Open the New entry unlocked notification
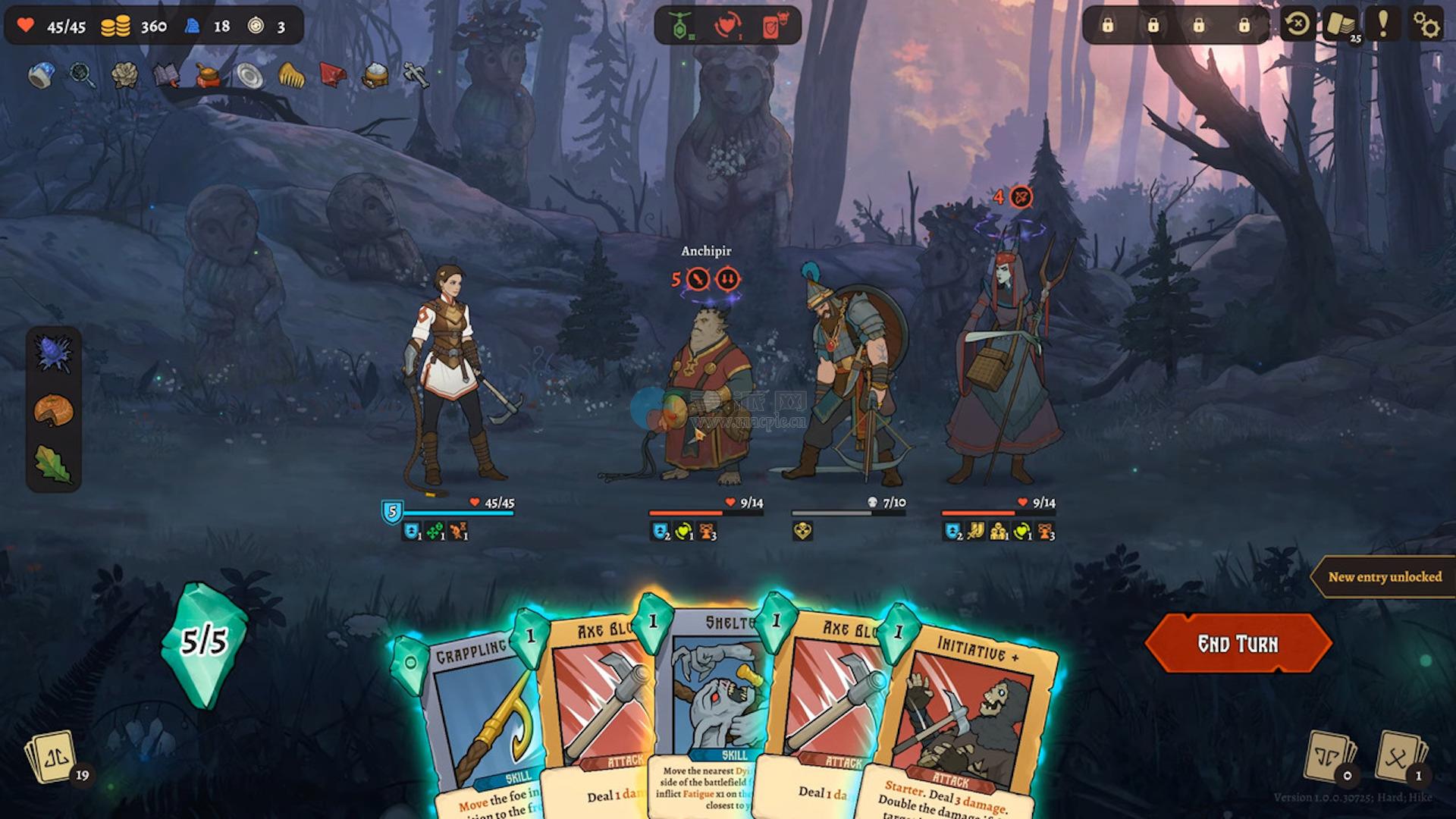 [1384, 577]
